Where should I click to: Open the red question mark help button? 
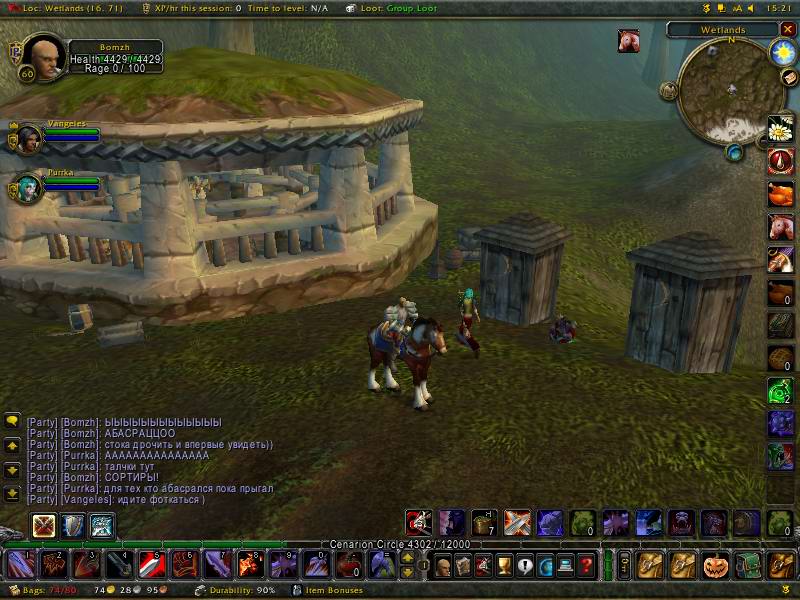pyautogui.click(x=588, y=565)
